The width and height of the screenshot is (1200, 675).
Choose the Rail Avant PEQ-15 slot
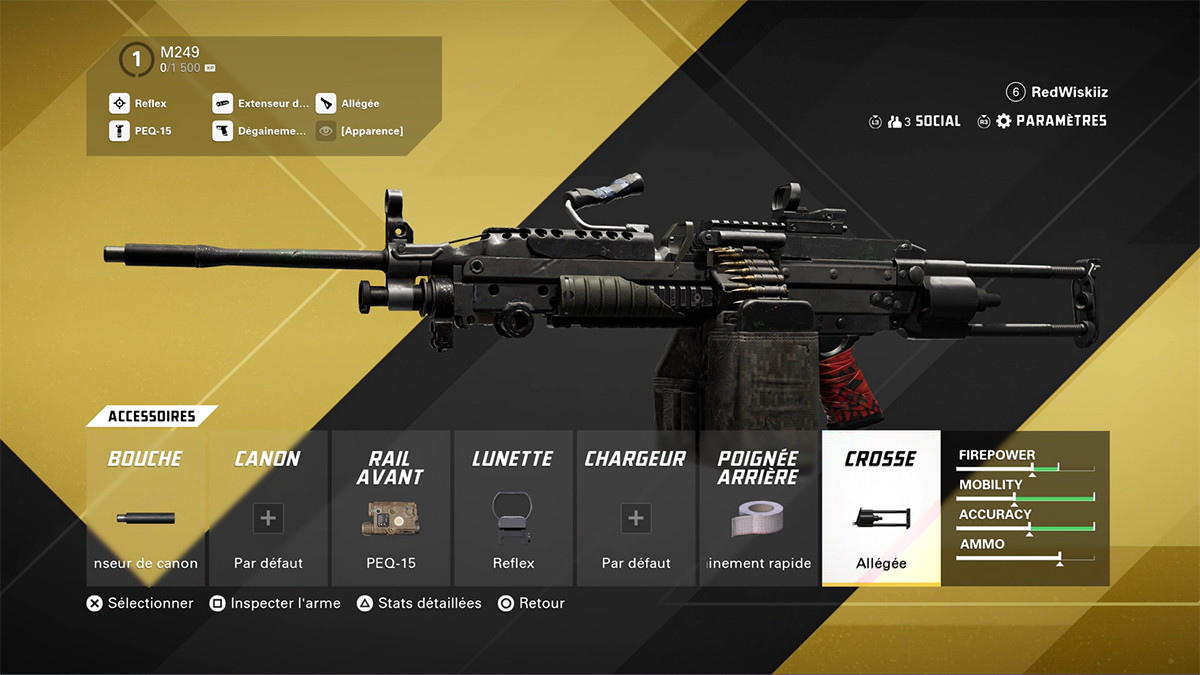click(x=390, y=508)
